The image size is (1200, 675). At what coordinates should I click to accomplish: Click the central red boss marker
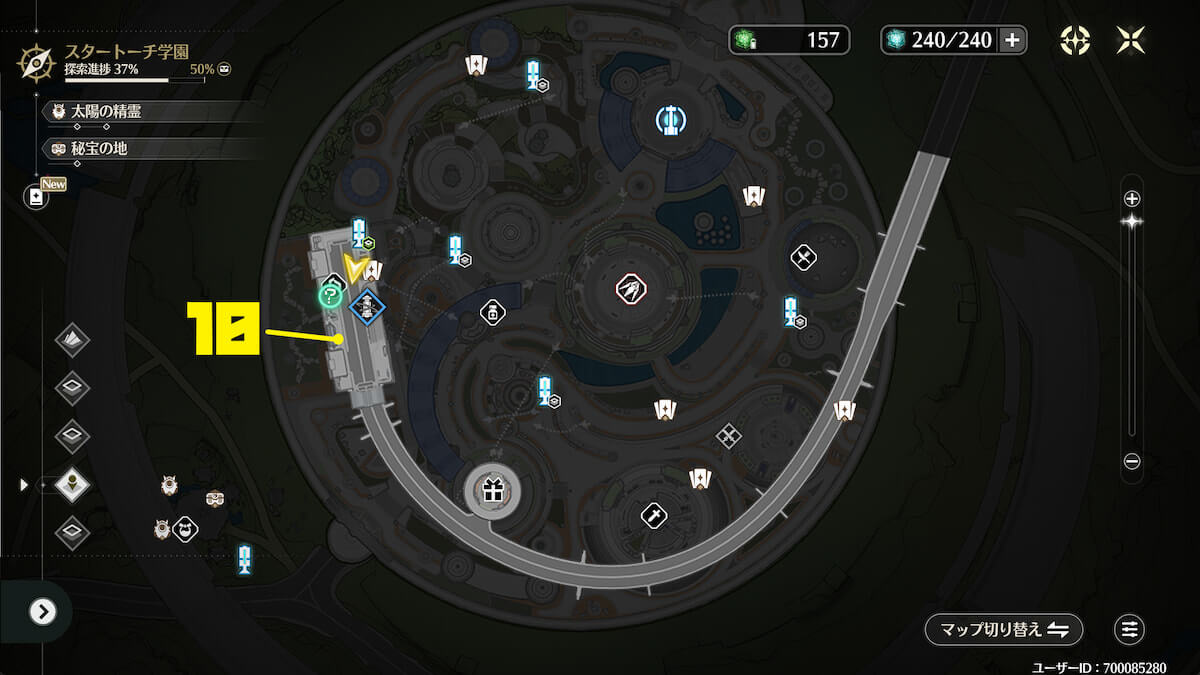[x=630, y=290]
